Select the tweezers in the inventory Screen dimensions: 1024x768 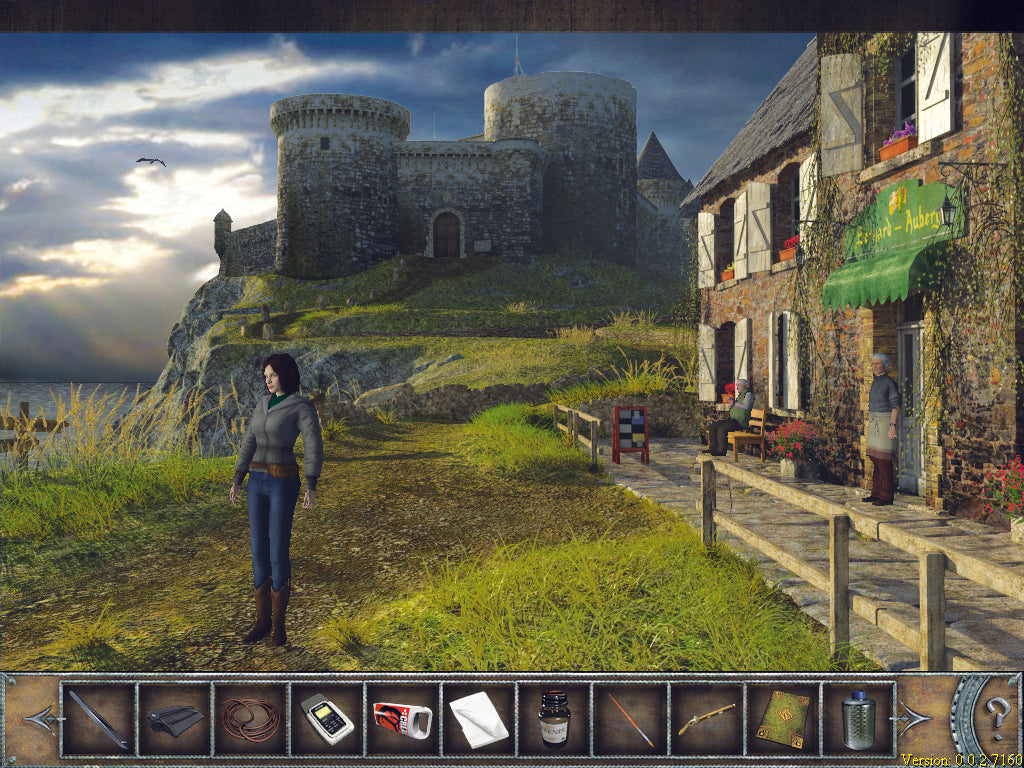98,719
